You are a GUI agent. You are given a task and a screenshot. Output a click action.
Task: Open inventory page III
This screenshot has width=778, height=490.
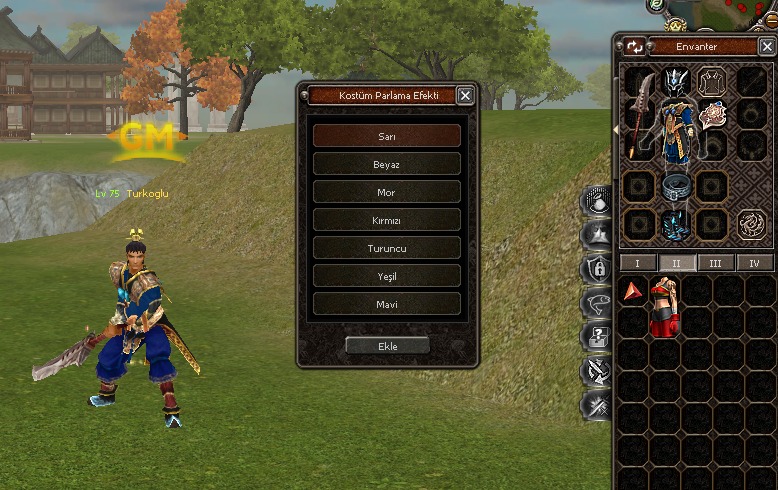[x=715, y=263]
